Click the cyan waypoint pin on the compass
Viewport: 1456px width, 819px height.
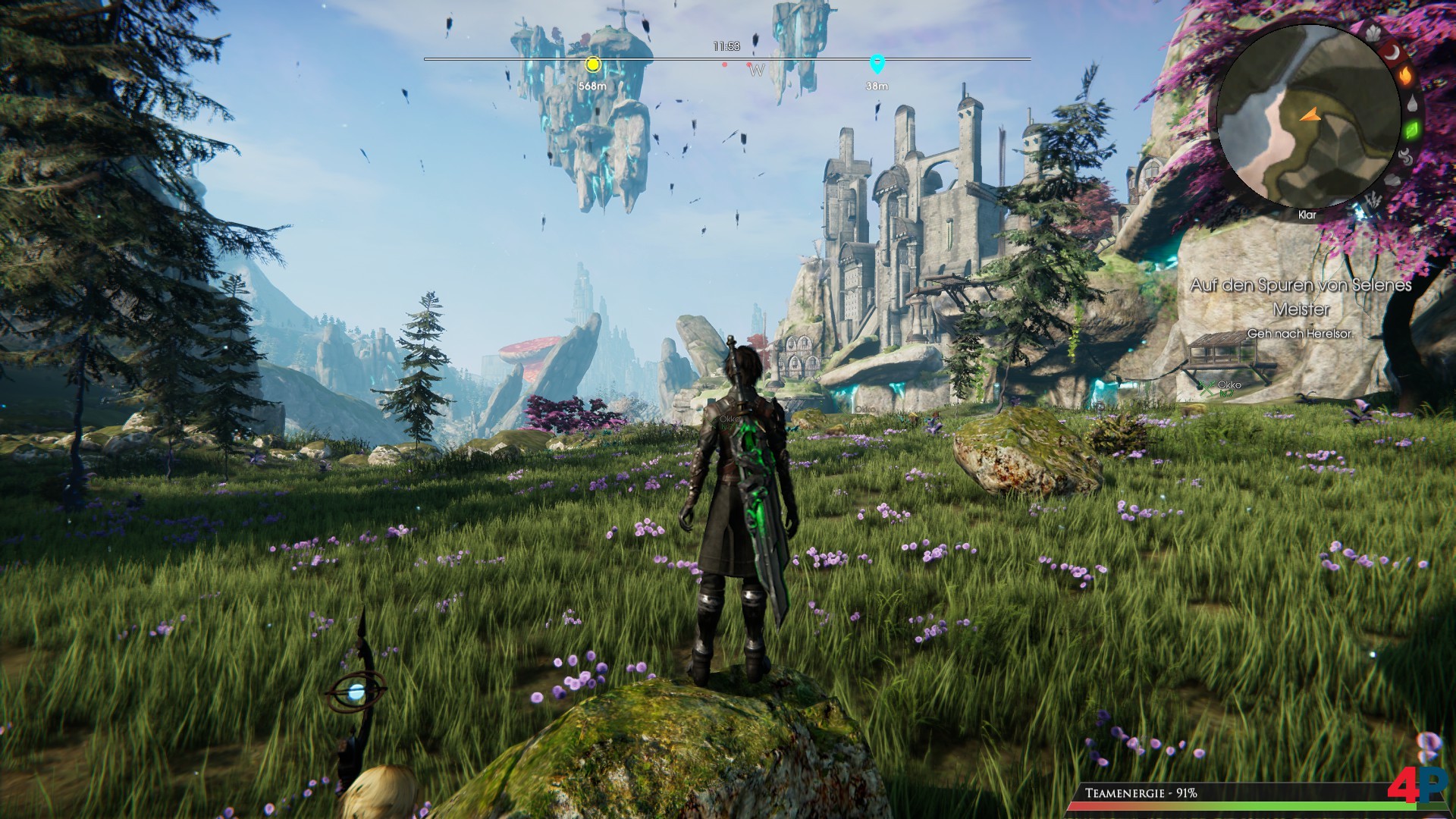(877, 64)
